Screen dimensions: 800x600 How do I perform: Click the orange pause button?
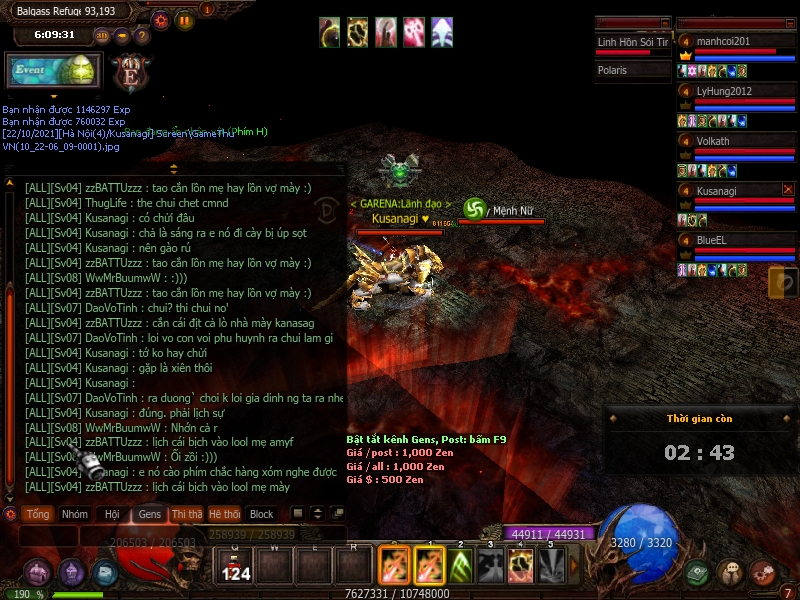click(x=185, y=19)
